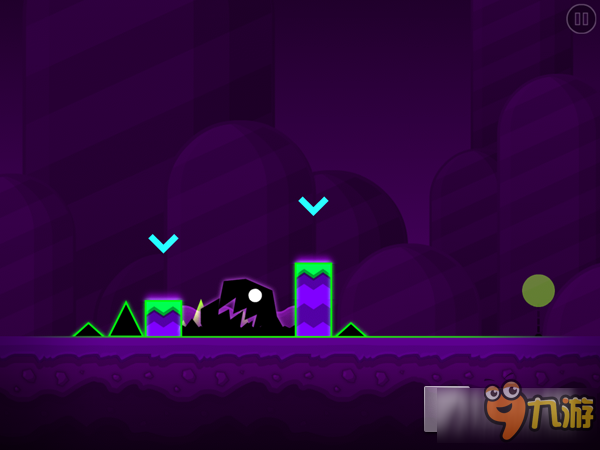Pause the game with the top-right button
This screenshot has width=600, height=450.
[581, 19]
